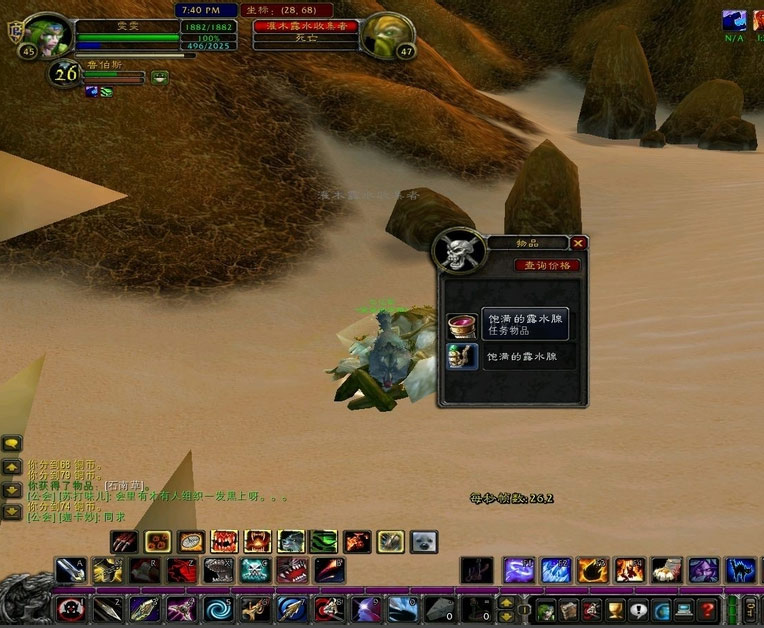Open the chat menu speech bubble button
This screenshot has width=764, height=628.
click(x=12, y=443)
